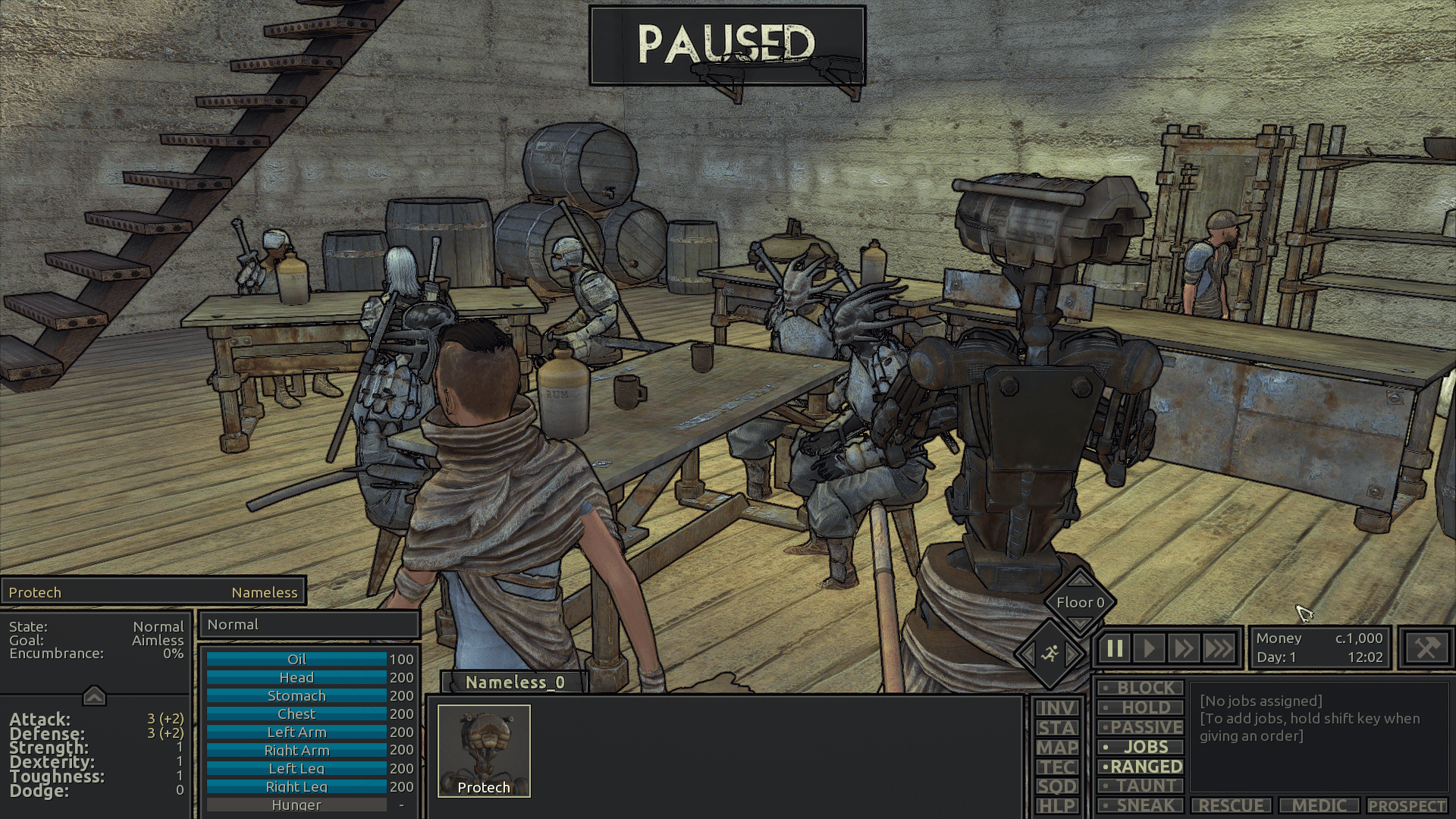Toggle SNEAK mode
This screenshot has height=819, width=1456.
[x=1140, y=805]
